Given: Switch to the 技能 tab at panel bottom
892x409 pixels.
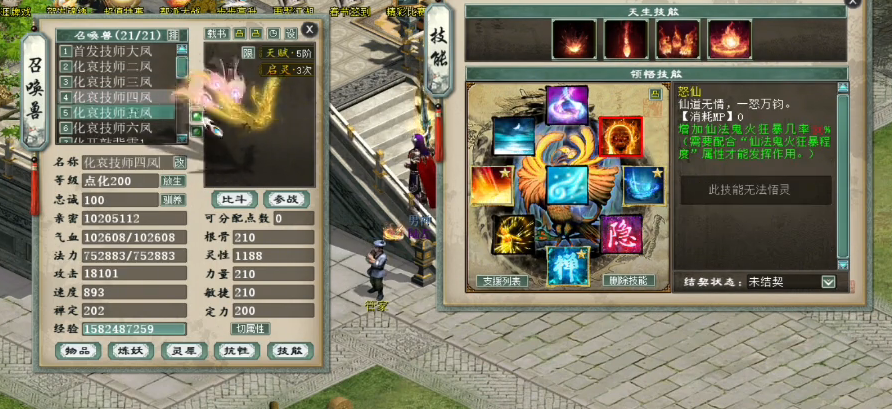Looking at the screenshot, I should pos(290,351).
